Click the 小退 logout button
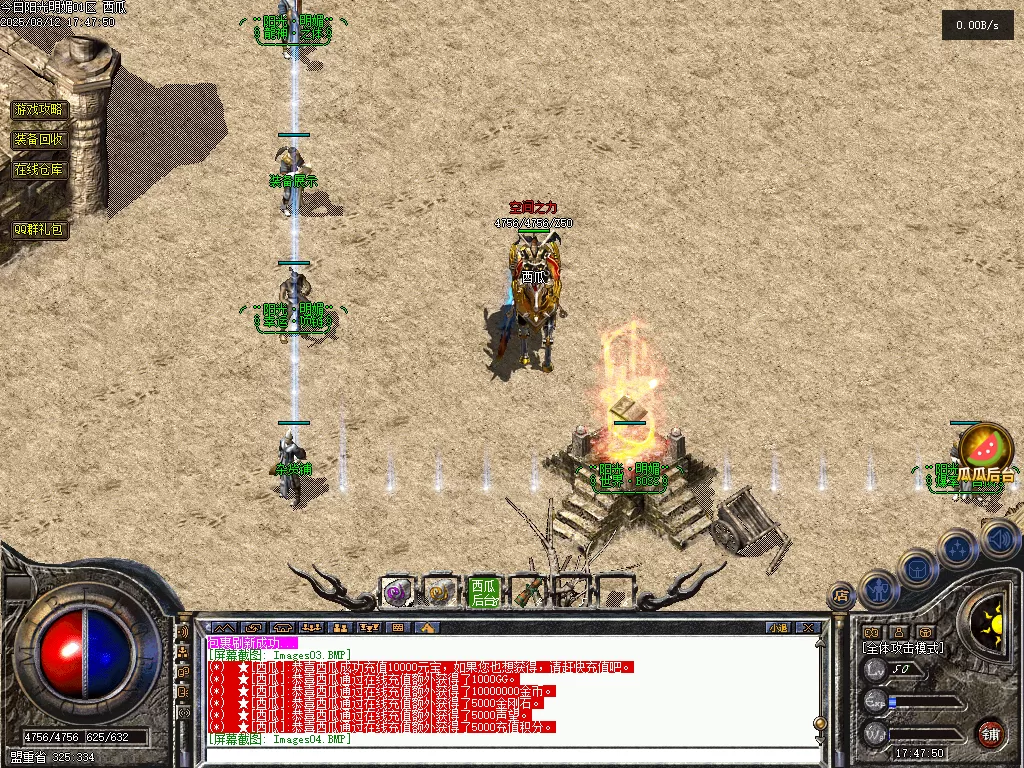Viewport: 1024px width, 768px height. (x=778, y=627)
